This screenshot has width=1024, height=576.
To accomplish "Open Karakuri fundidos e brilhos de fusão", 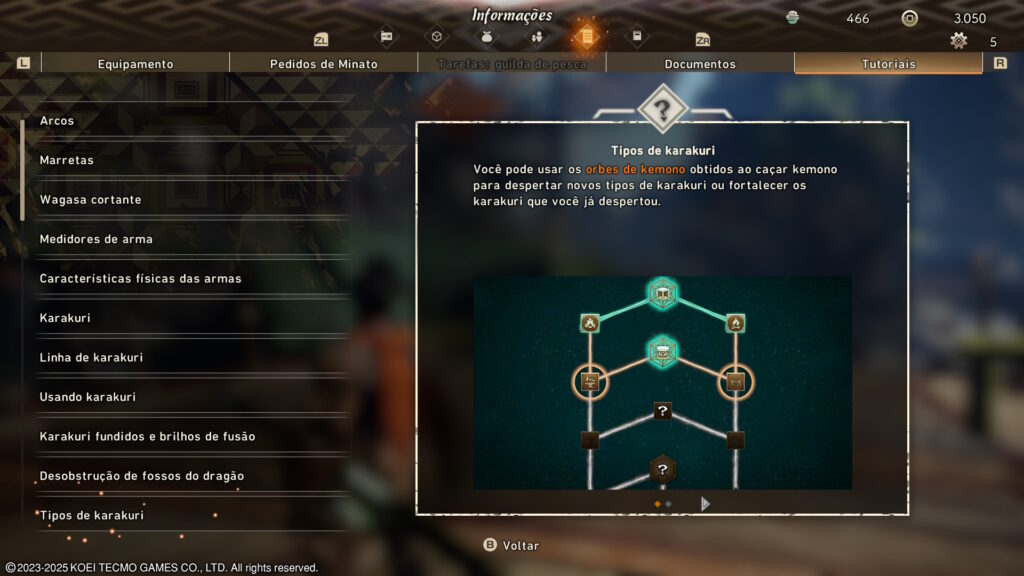I will pyautogui.click(x=147, y=437).
